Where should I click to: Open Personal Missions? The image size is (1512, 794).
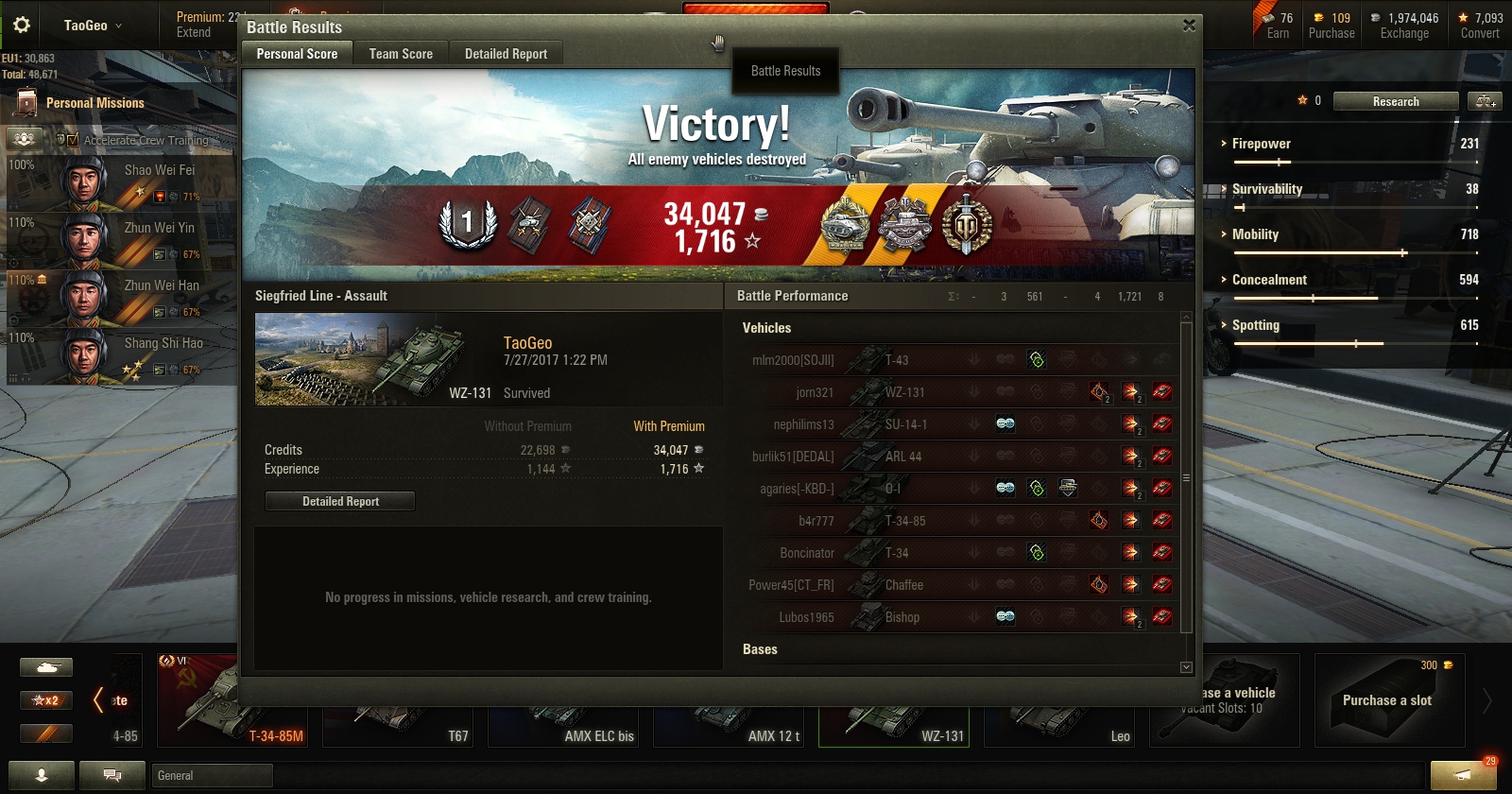[x=94, y=103]
